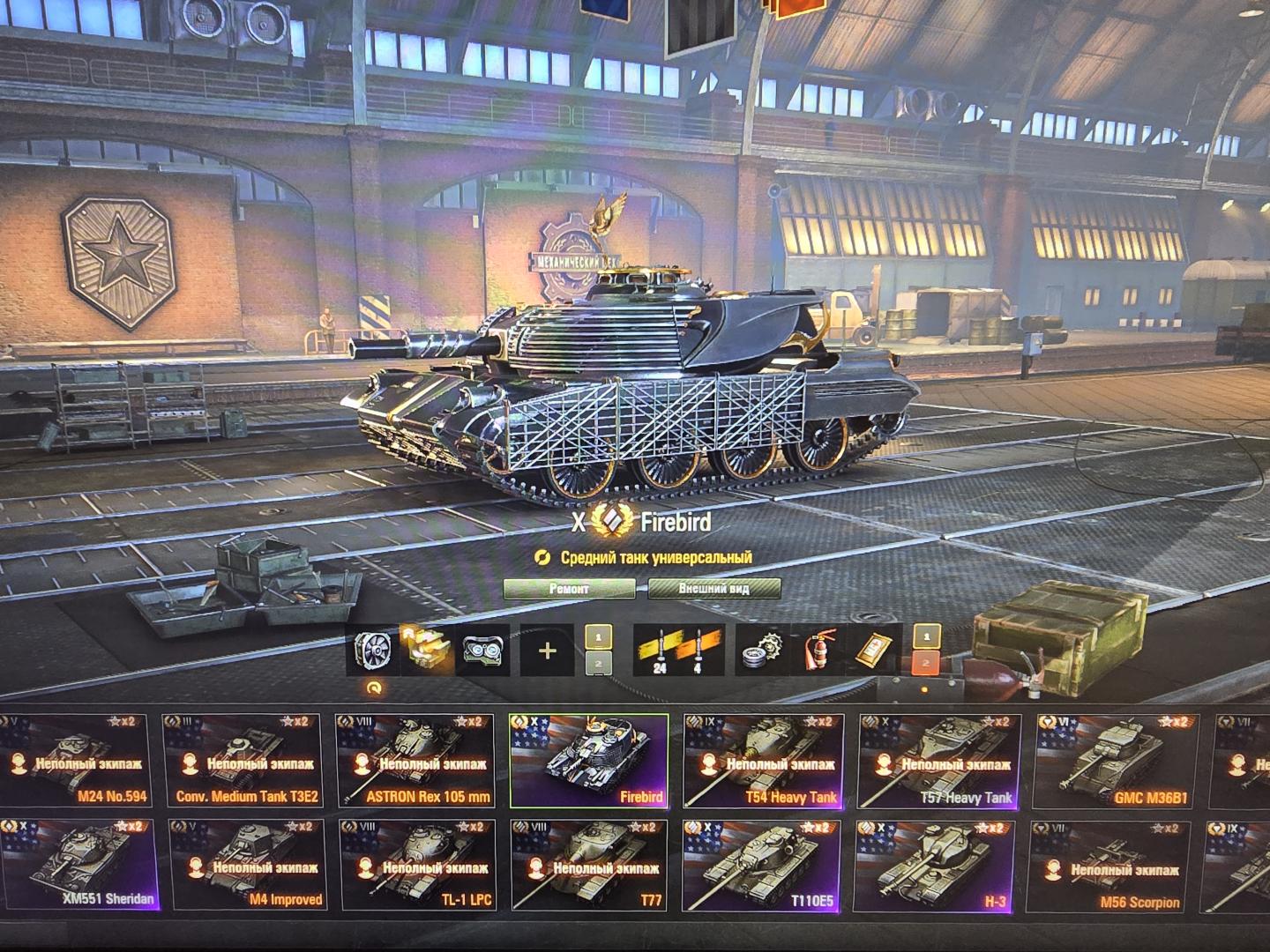Switch to the ASTRON Rex 105 mm tank
This screenshot has width=1270, height=952.
[x=415, y=760]
